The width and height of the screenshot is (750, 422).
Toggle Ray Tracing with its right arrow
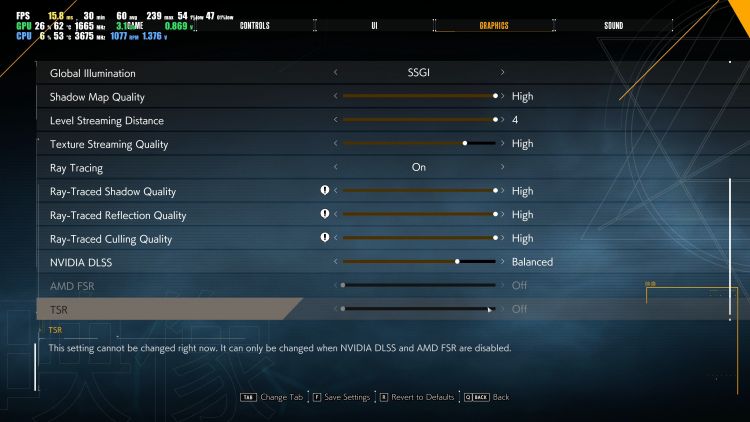[502, 168]
